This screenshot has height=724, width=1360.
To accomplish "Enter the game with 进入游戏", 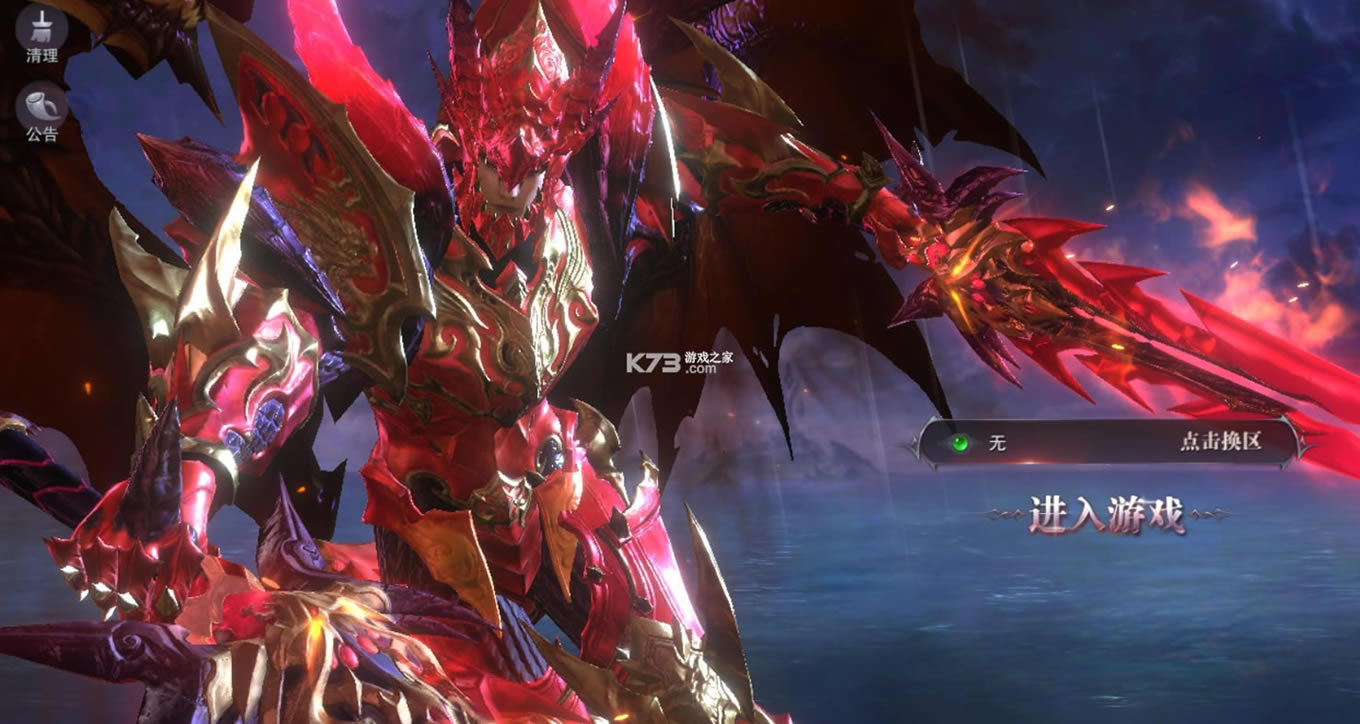I will pyautogui.click(x=1106, y=515).
